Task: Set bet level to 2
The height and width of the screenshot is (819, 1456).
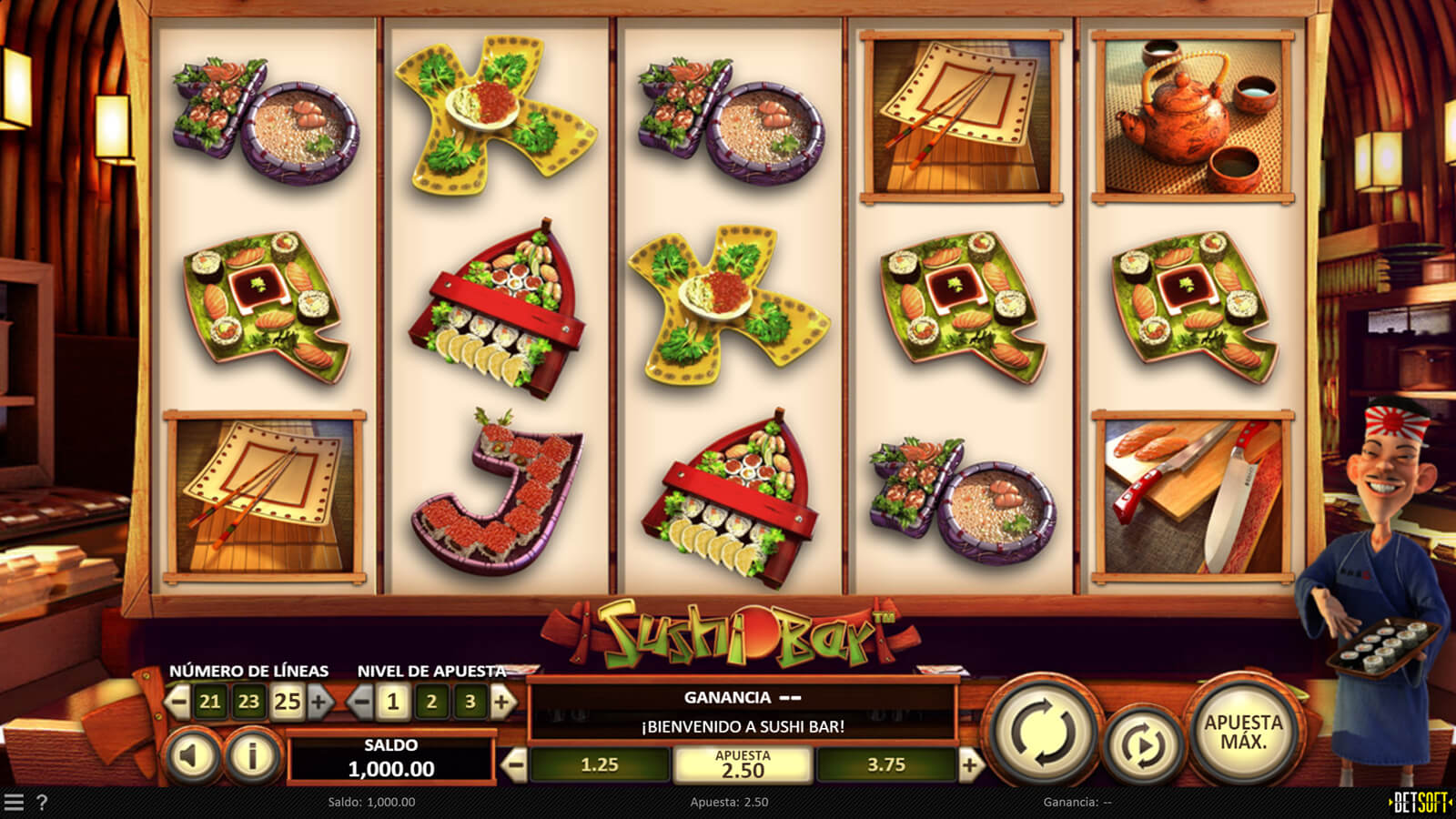Action: click(x=431, y=702)
